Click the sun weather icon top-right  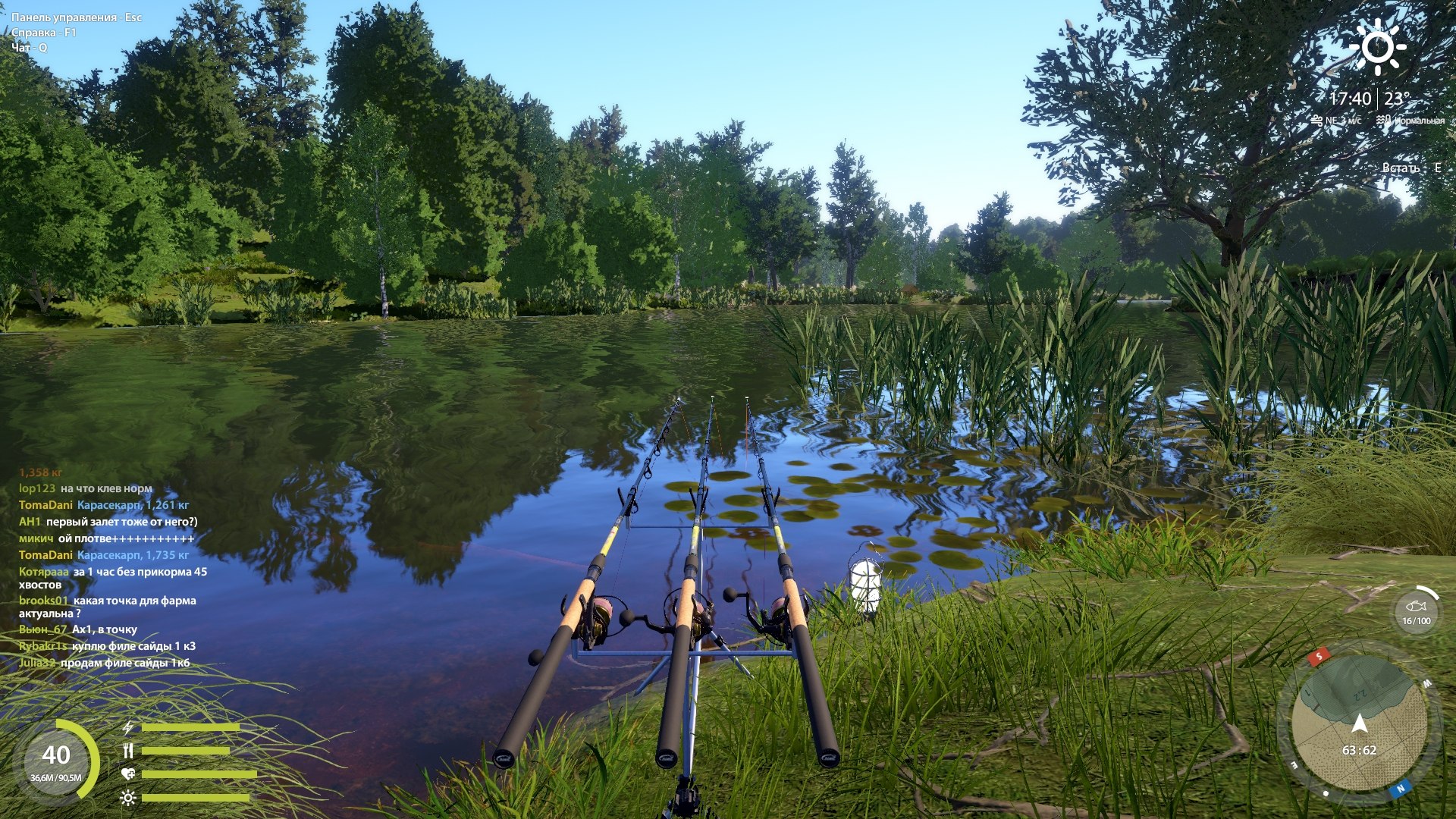1377,46
